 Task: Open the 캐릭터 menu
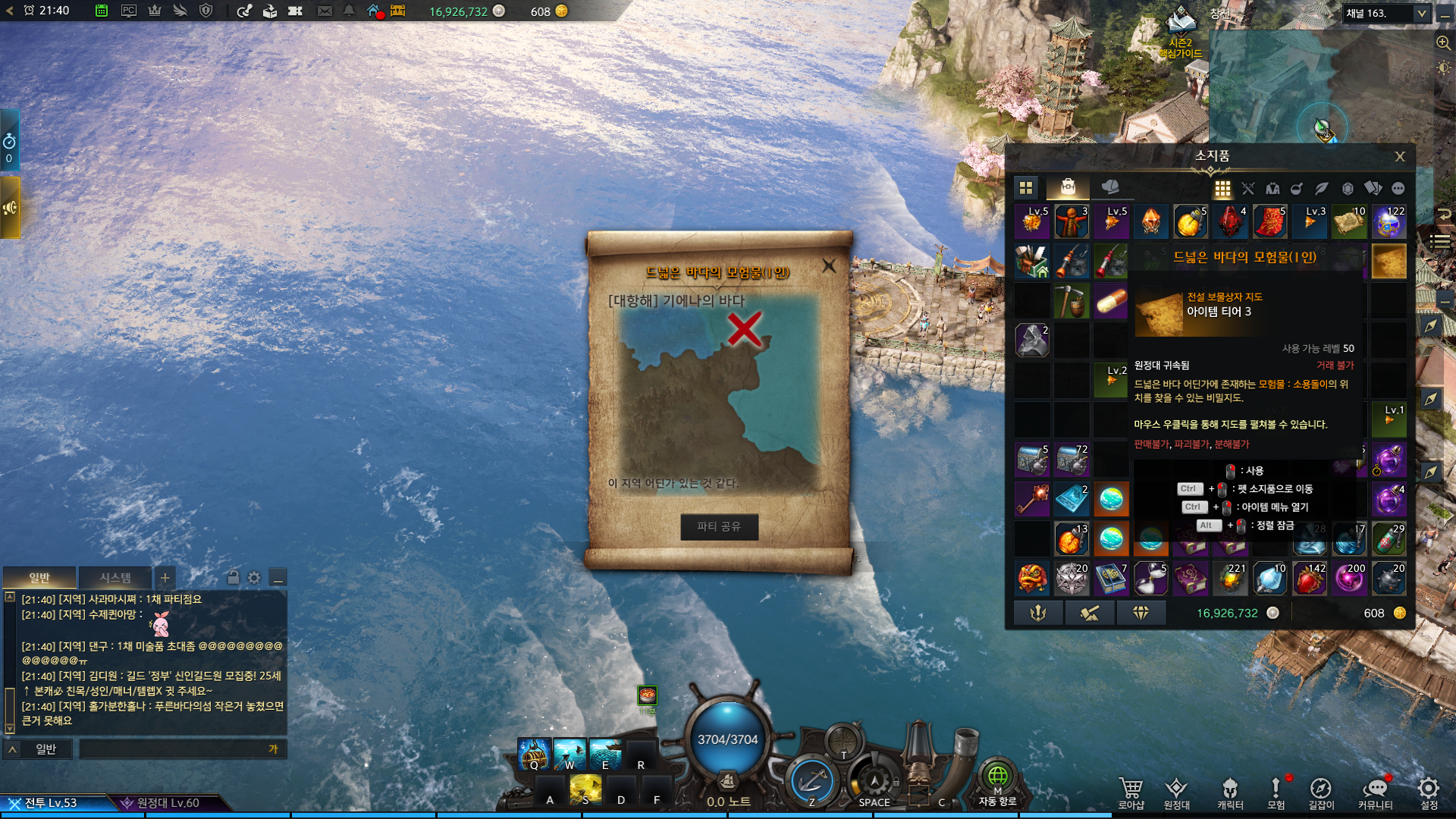click(1230, 793)
